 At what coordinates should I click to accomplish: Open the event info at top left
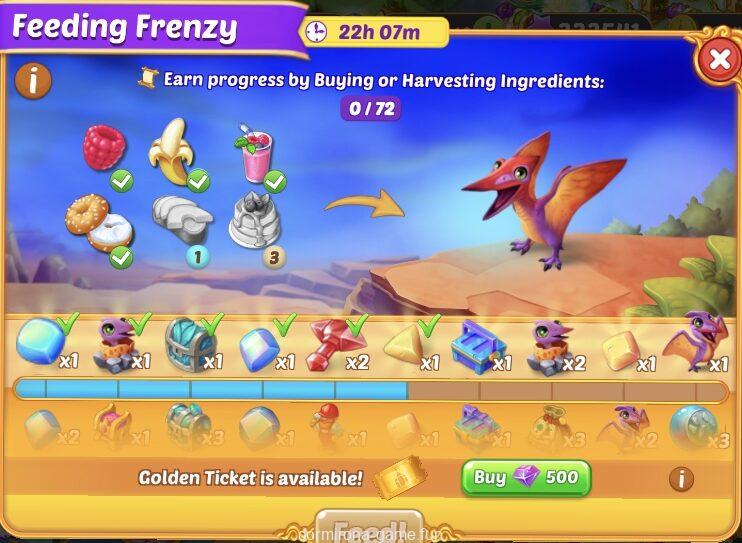coord(33,80)
